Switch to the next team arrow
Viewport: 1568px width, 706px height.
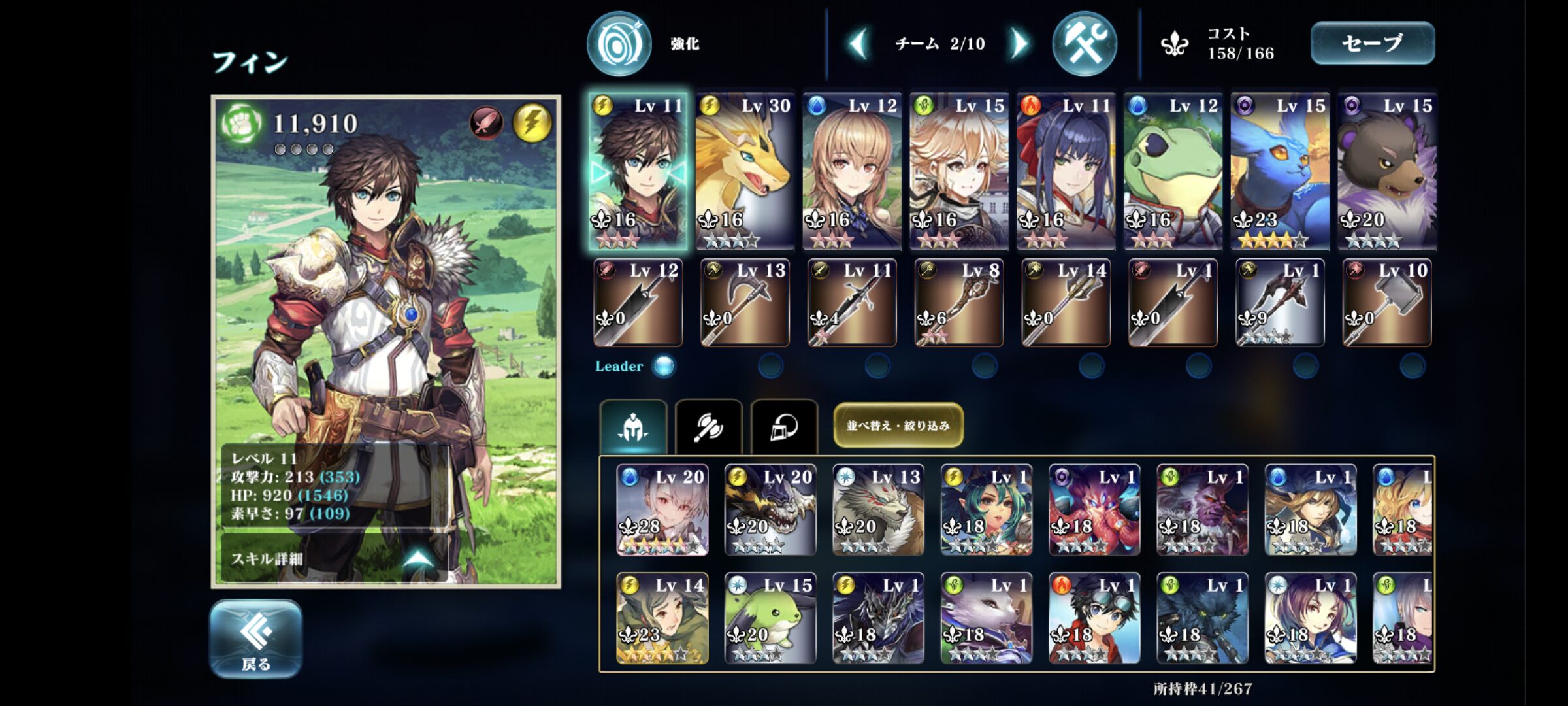point(1018,44)
